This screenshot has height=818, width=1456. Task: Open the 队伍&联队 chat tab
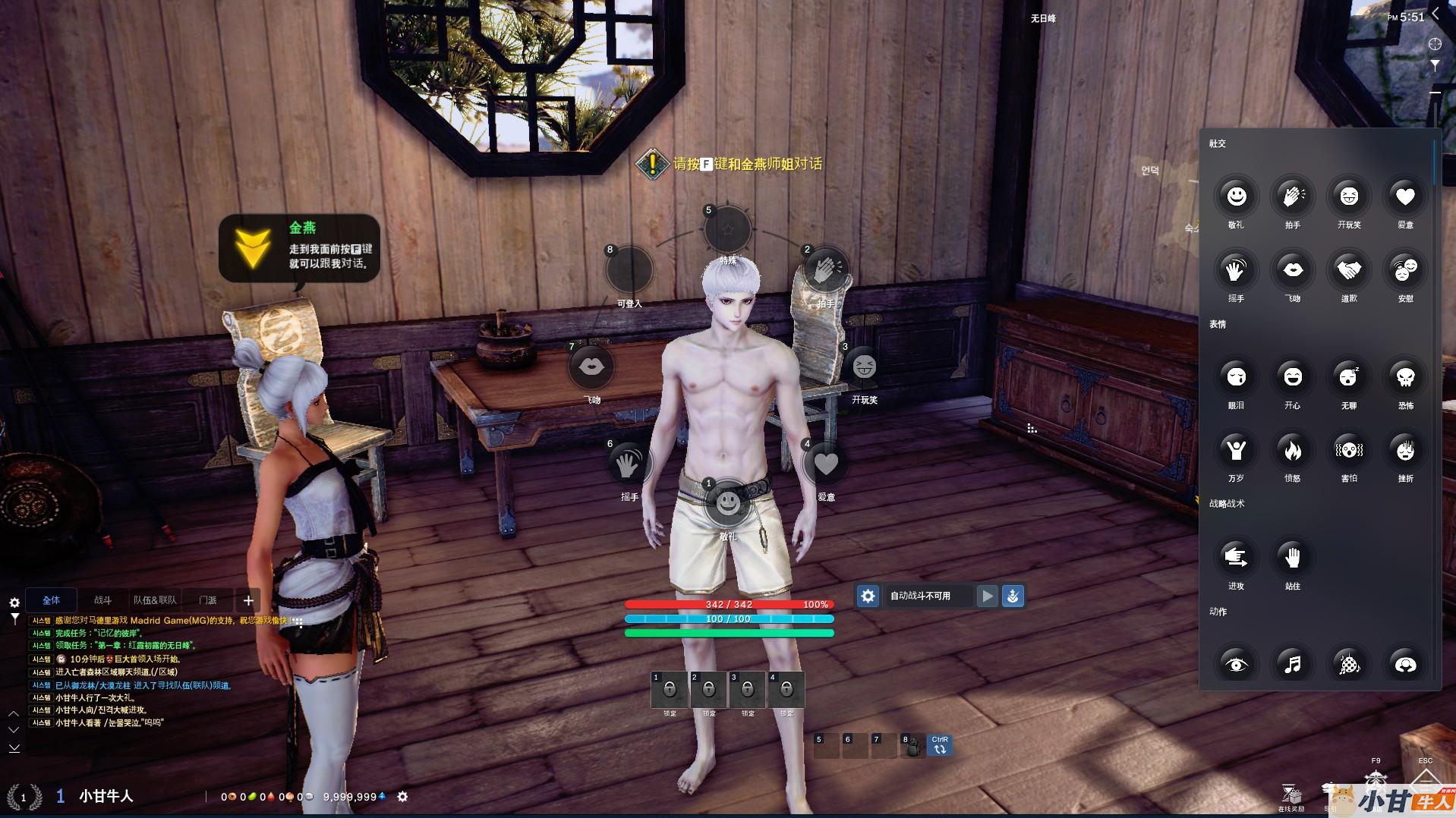point(155,600)
